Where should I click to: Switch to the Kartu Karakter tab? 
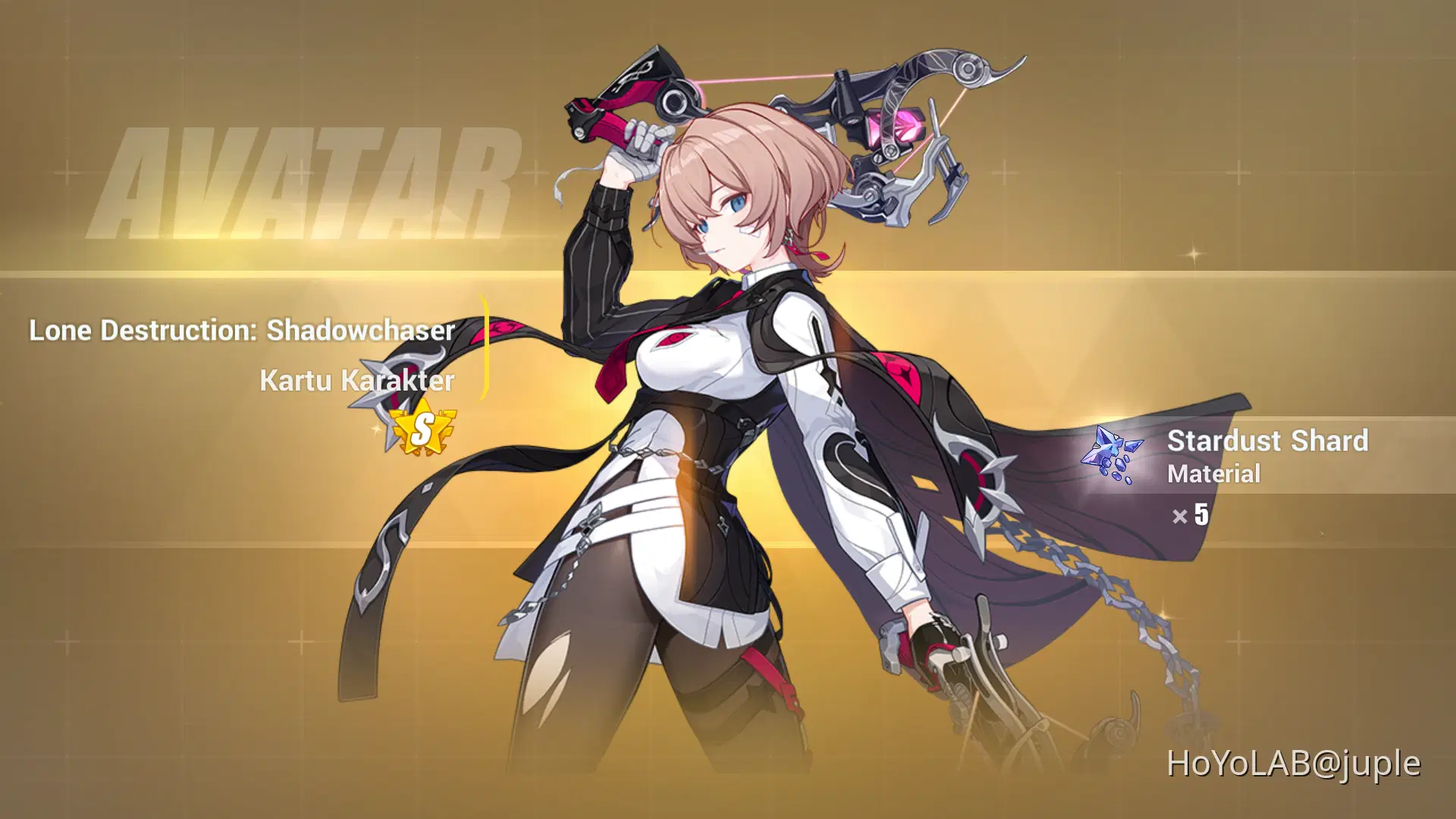pos(353,381)
